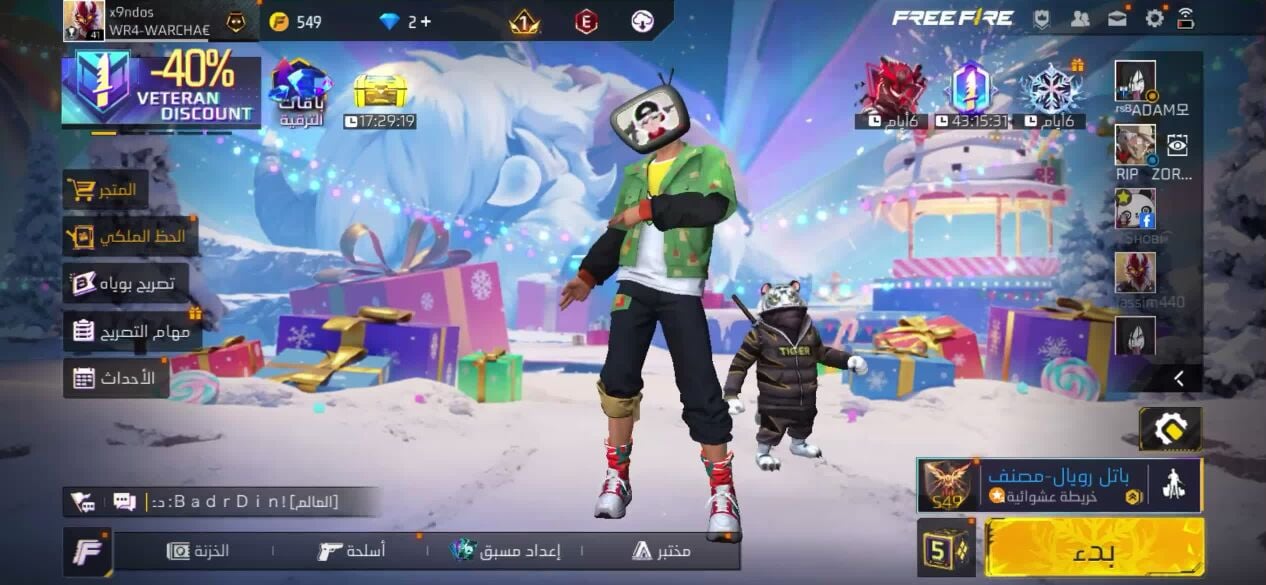Open the settings gear icon
The height and width of the screenshot is (585, 1266).
[x=1155, y=18]
